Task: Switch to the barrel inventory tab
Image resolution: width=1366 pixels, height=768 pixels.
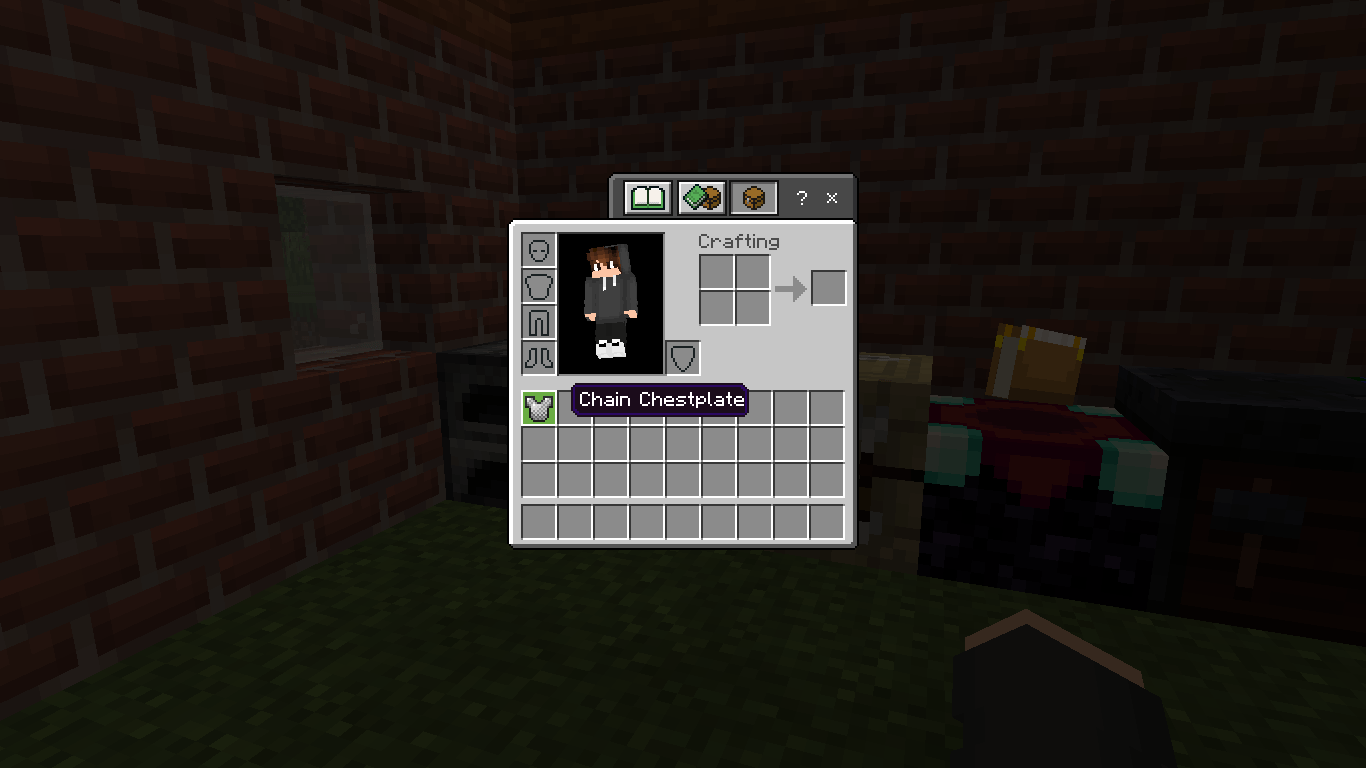Action: coord(753,197)
